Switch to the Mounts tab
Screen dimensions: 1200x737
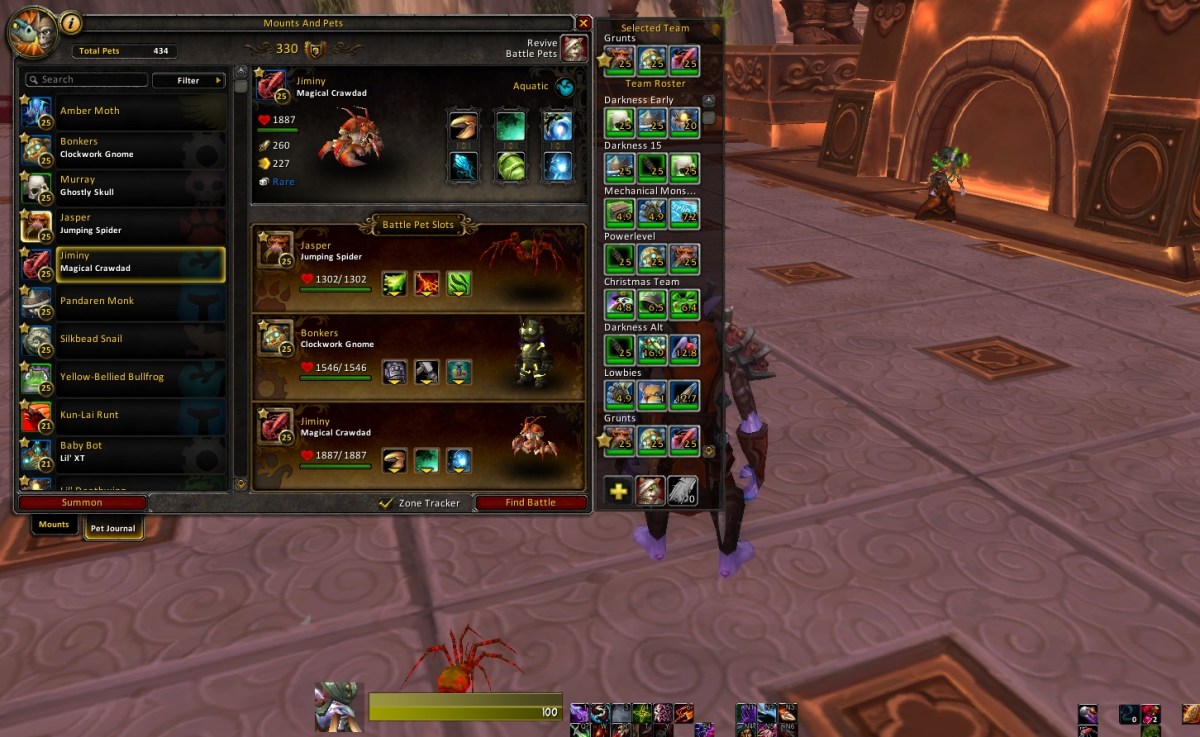(x=54, y=525)
